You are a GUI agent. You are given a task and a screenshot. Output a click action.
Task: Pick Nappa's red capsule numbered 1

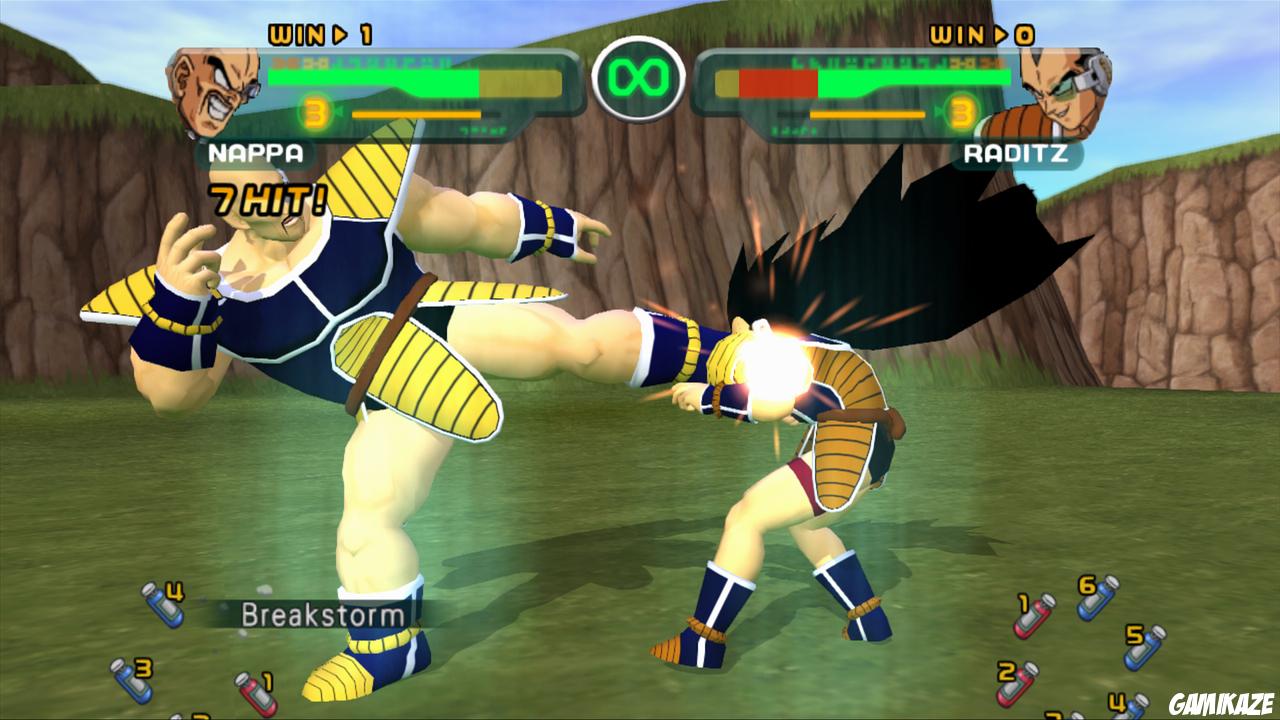pyautogui.click(x=258, y=693)
